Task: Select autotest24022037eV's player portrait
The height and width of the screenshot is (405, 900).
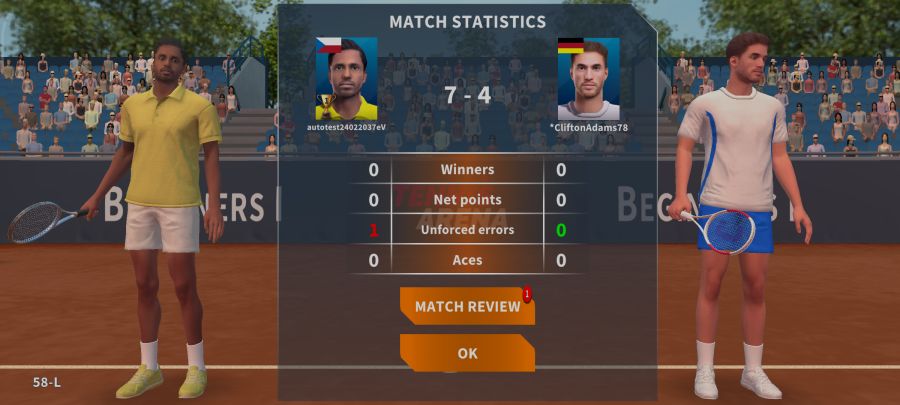Action: tap(347, 79)
